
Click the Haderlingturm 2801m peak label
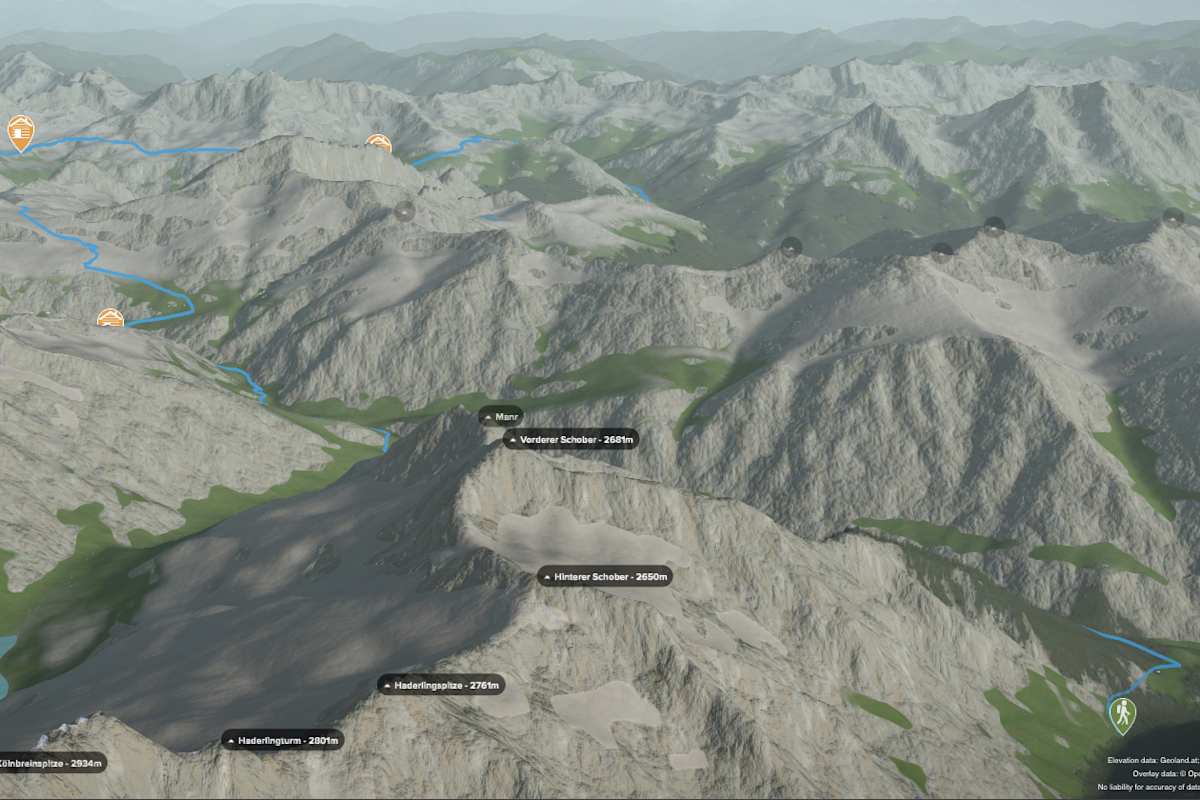283,741
